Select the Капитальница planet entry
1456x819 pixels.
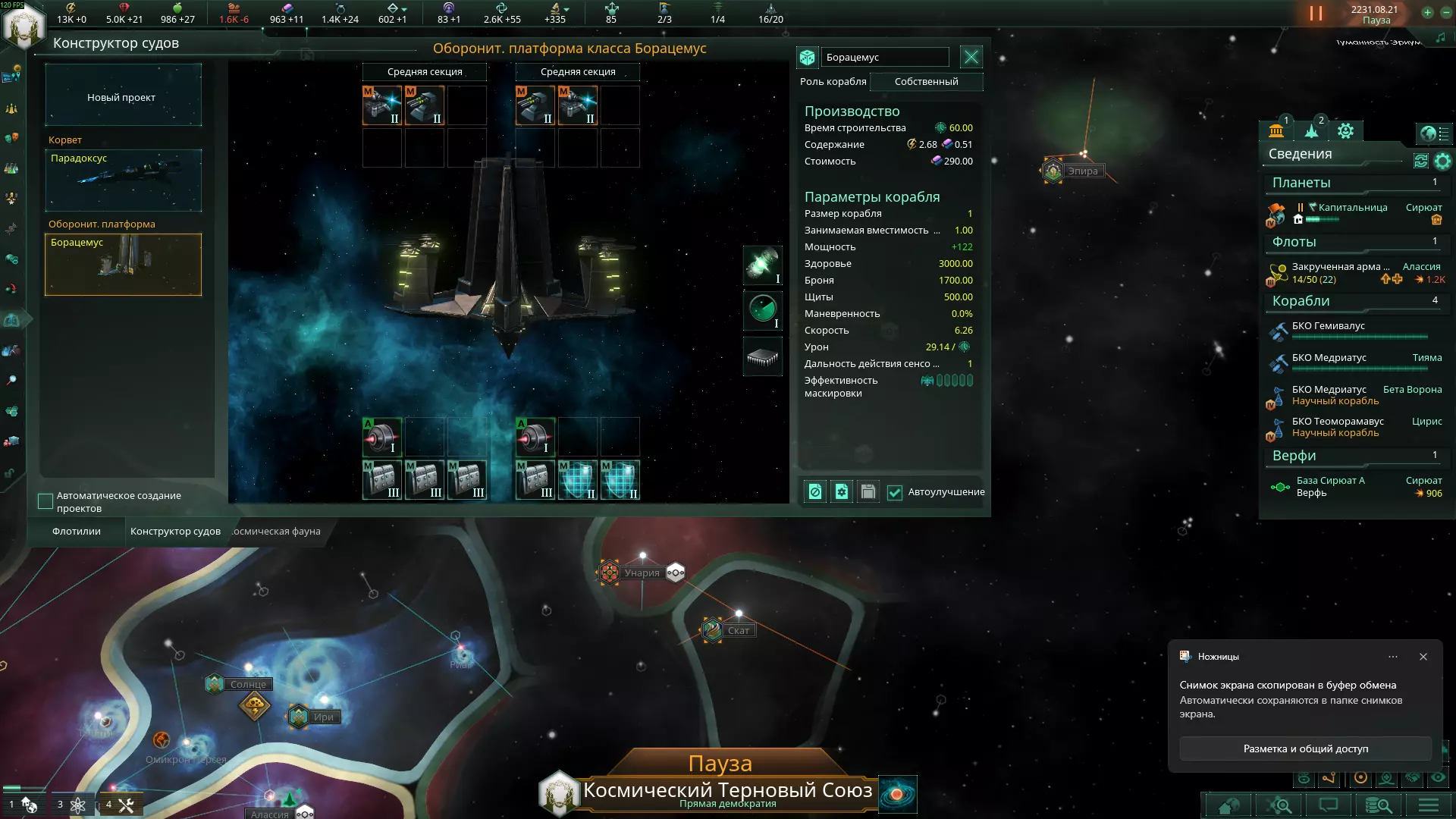coord(1352,208)
